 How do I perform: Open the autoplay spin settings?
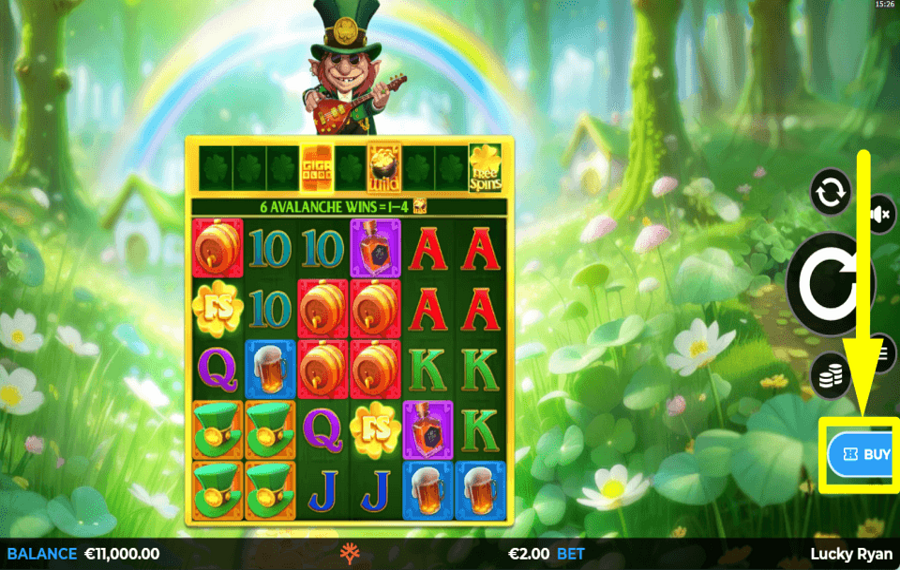[x=831, y=194]
